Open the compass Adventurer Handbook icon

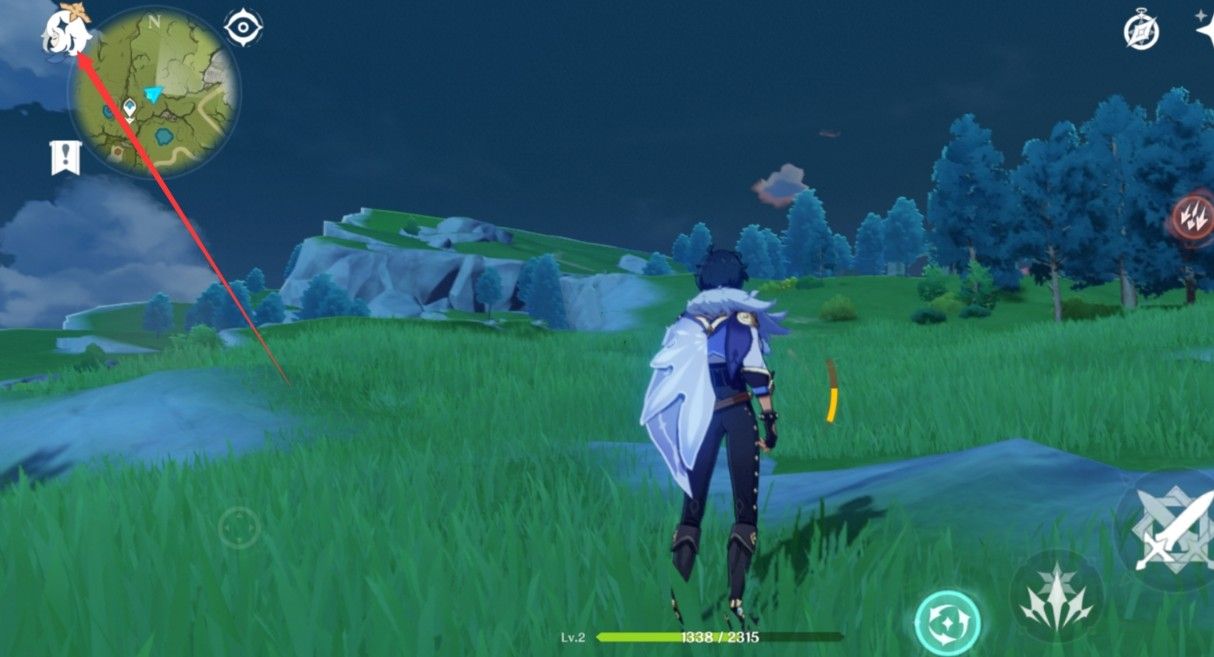click(x=1141, y=32)
